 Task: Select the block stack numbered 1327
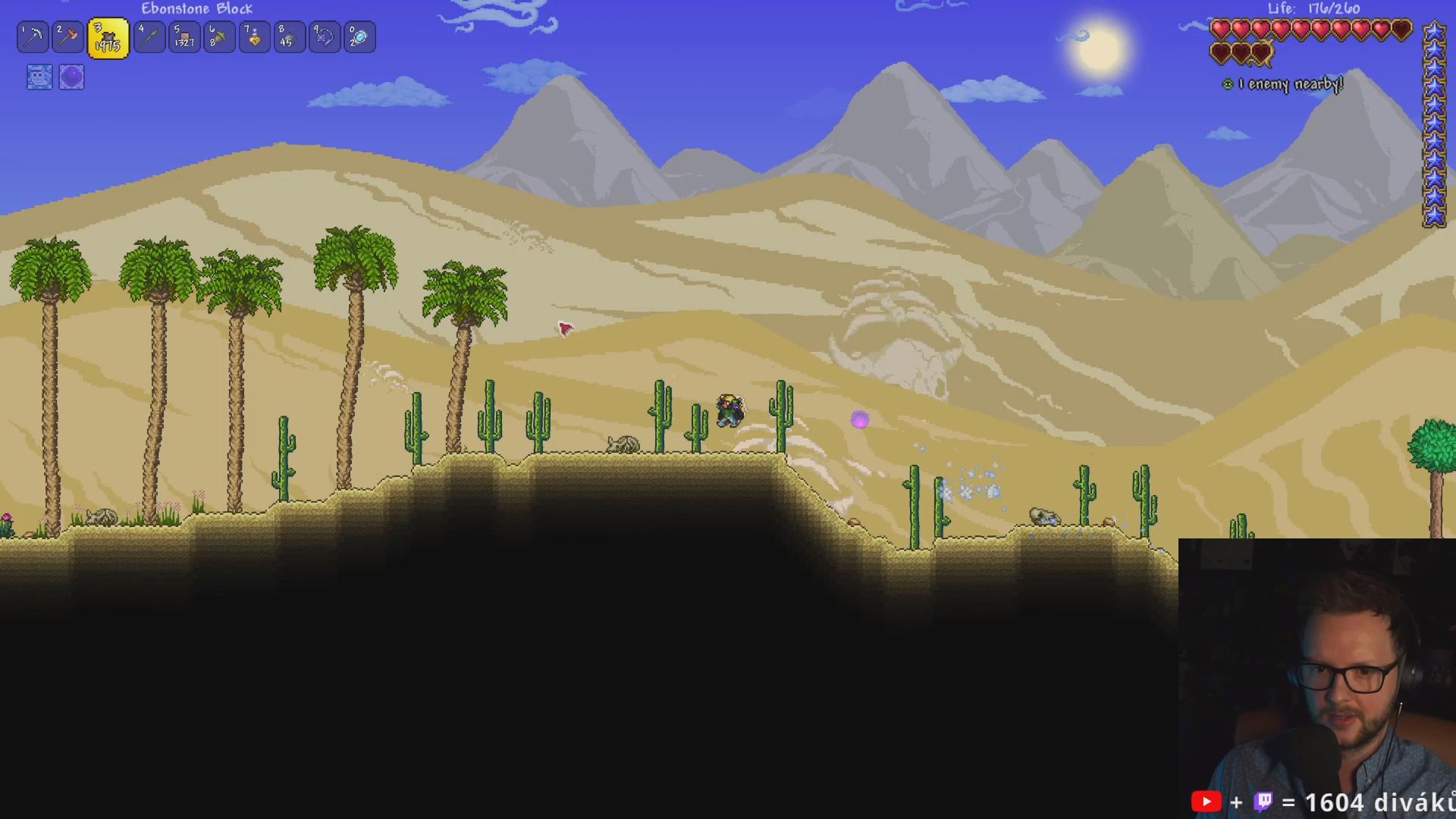coord(184,37)
